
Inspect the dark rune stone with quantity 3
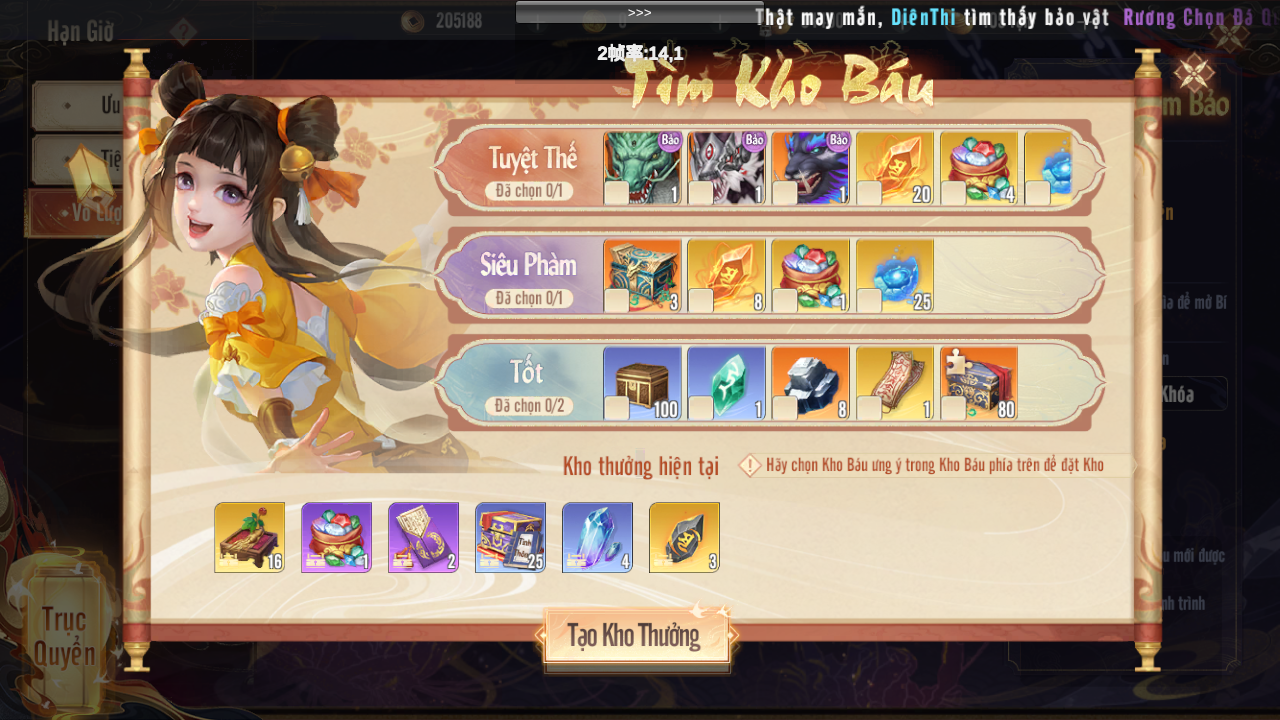click(684, 537)
